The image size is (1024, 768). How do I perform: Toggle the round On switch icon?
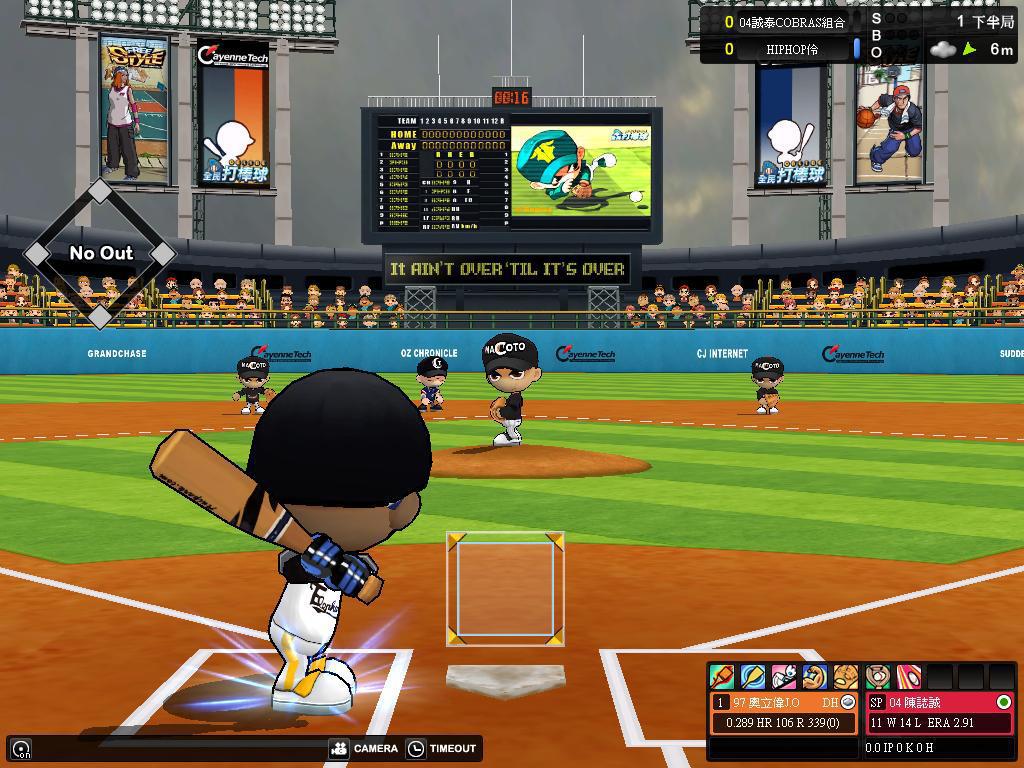tap(21, 748)
